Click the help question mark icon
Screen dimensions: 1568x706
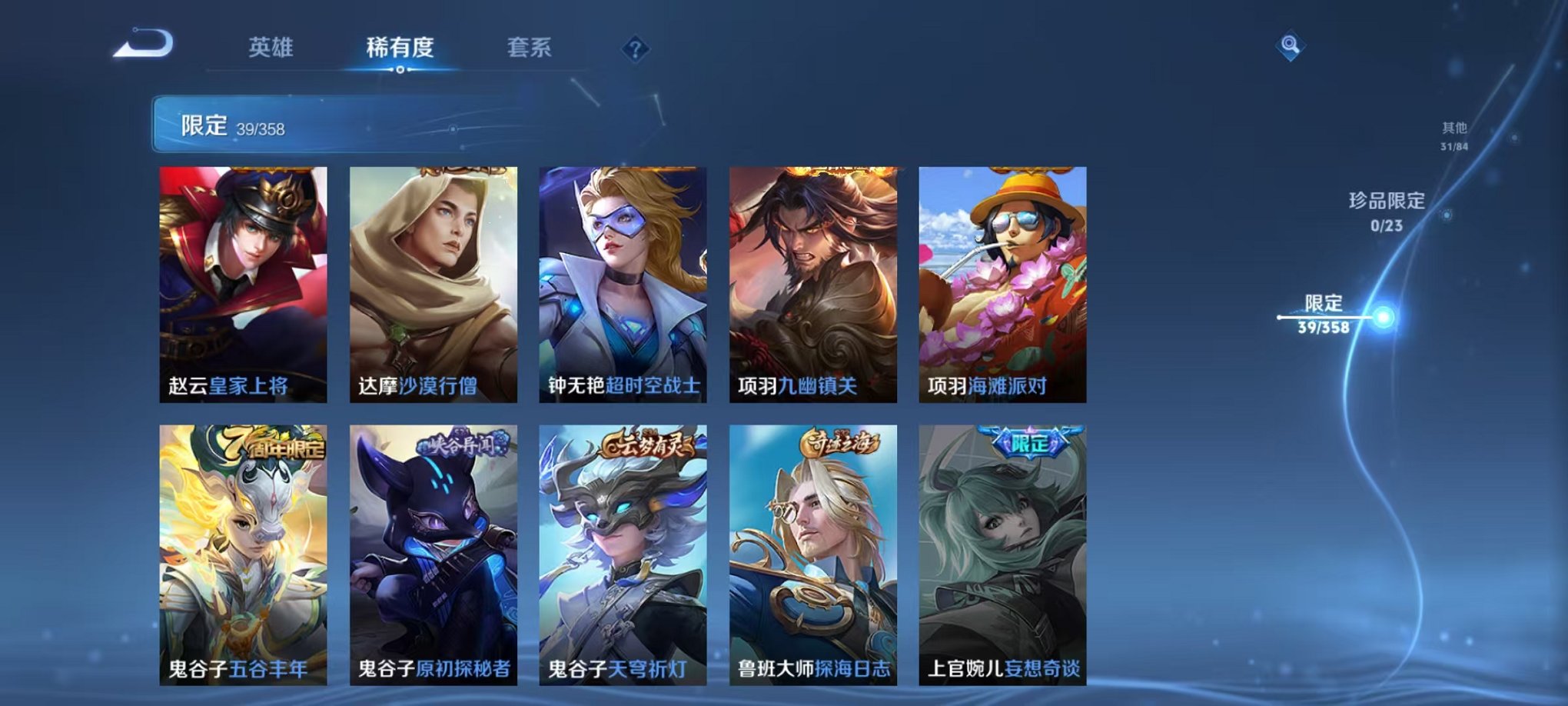point(635,49)
